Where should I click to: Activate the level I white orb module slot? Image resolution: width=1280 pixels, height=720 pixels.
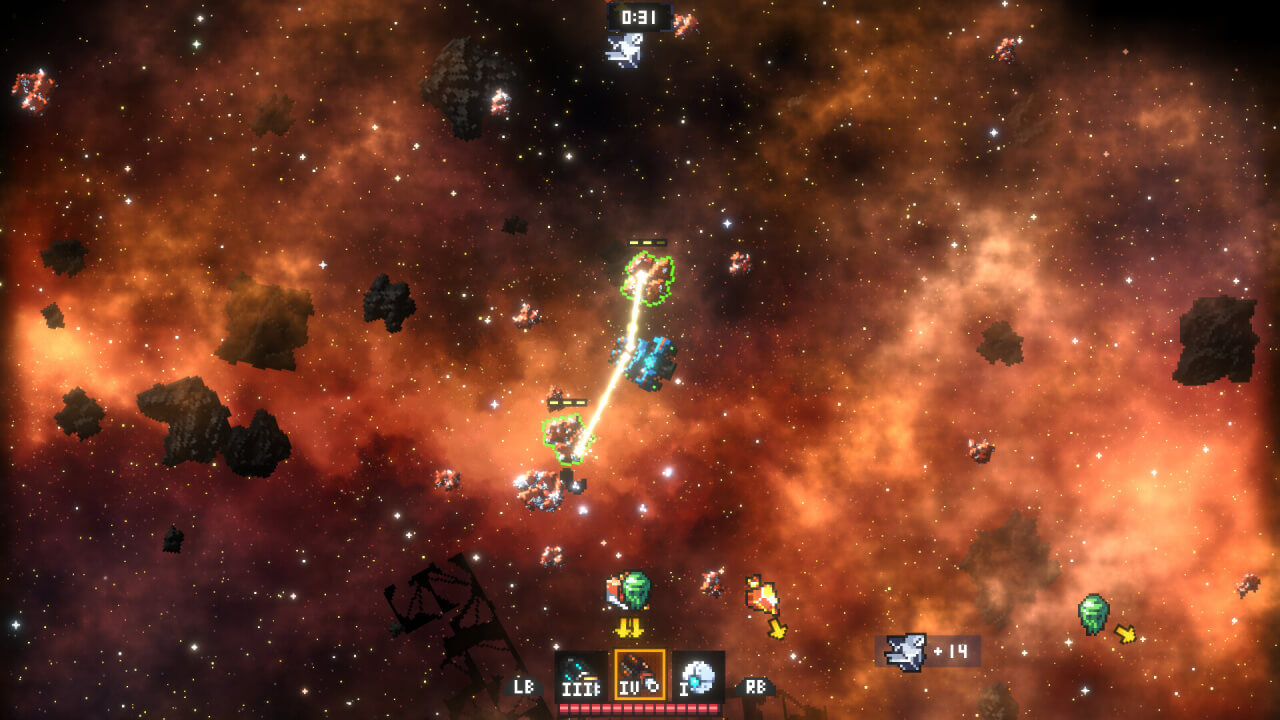[x=698, y=676]
